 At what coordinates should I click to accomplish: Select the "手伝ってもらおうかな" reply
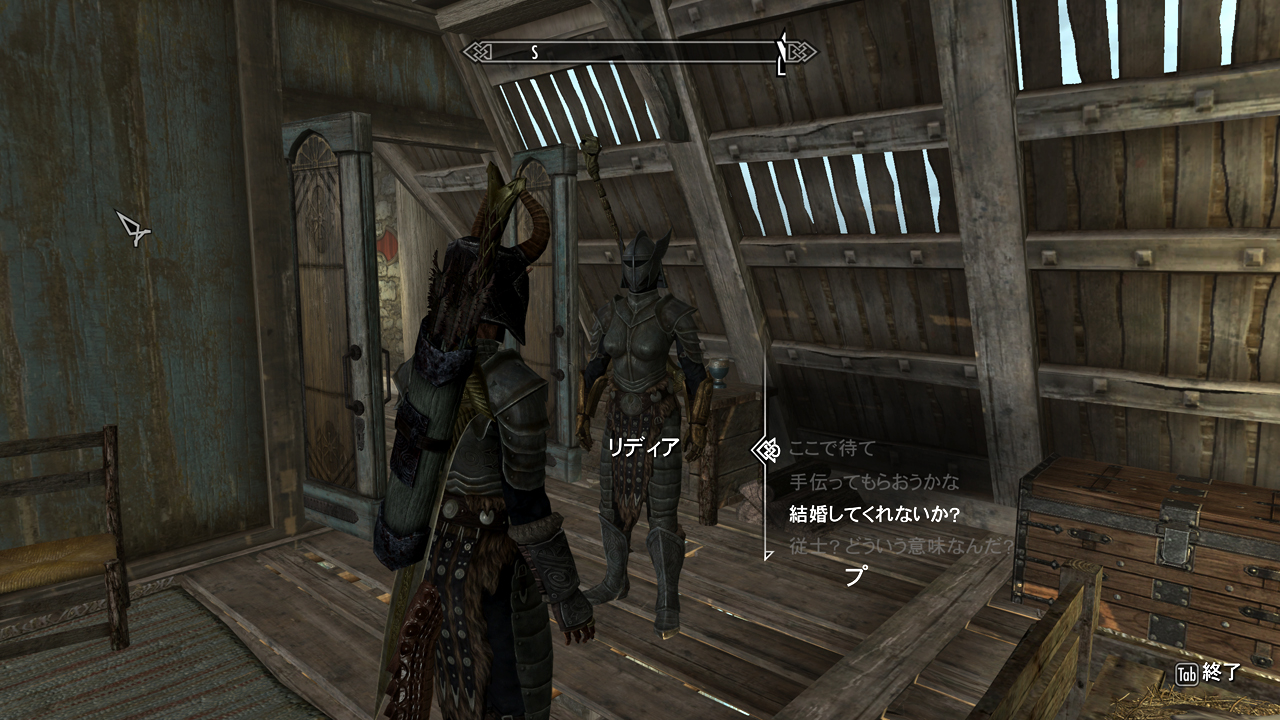point(874,482)
